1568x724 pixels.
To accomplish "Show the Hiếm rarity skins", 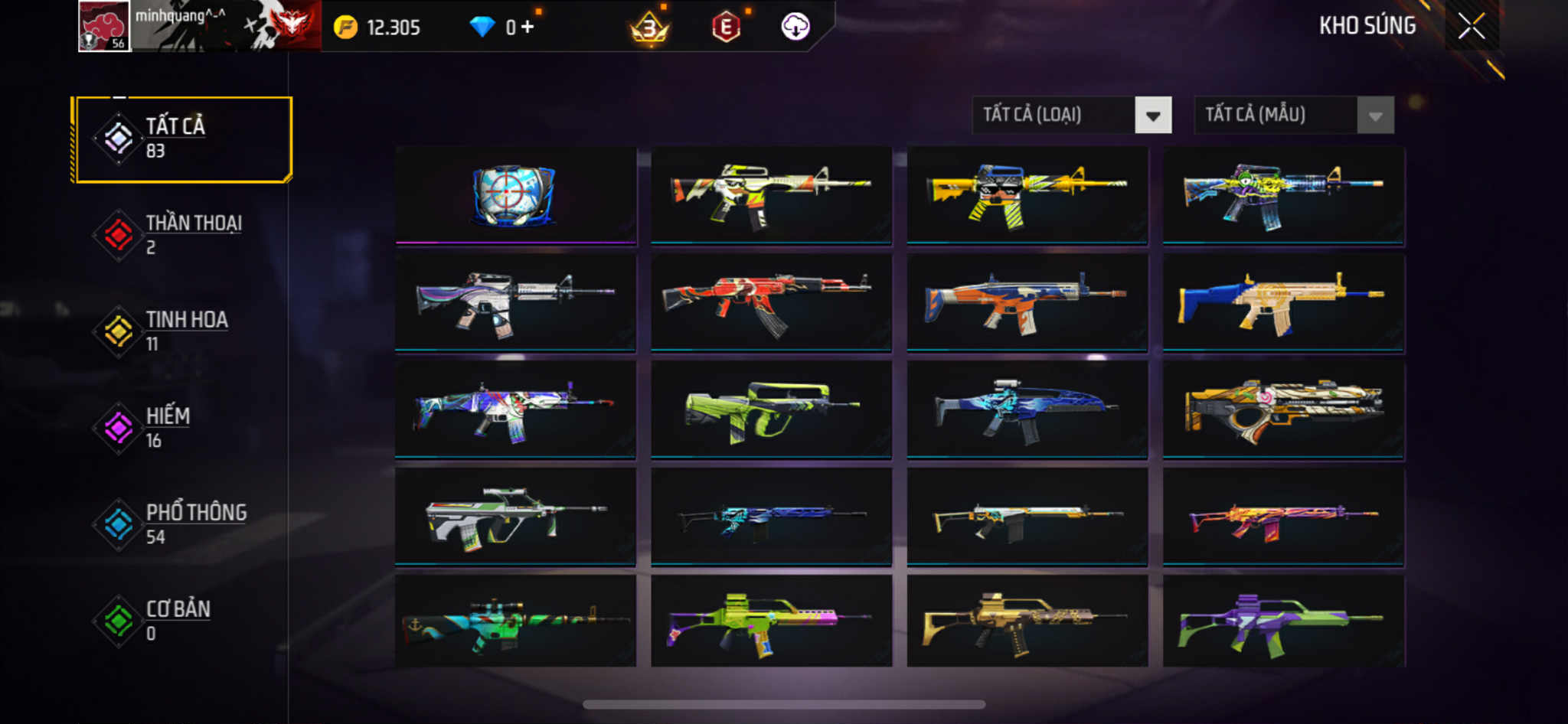I will [182, 428].
